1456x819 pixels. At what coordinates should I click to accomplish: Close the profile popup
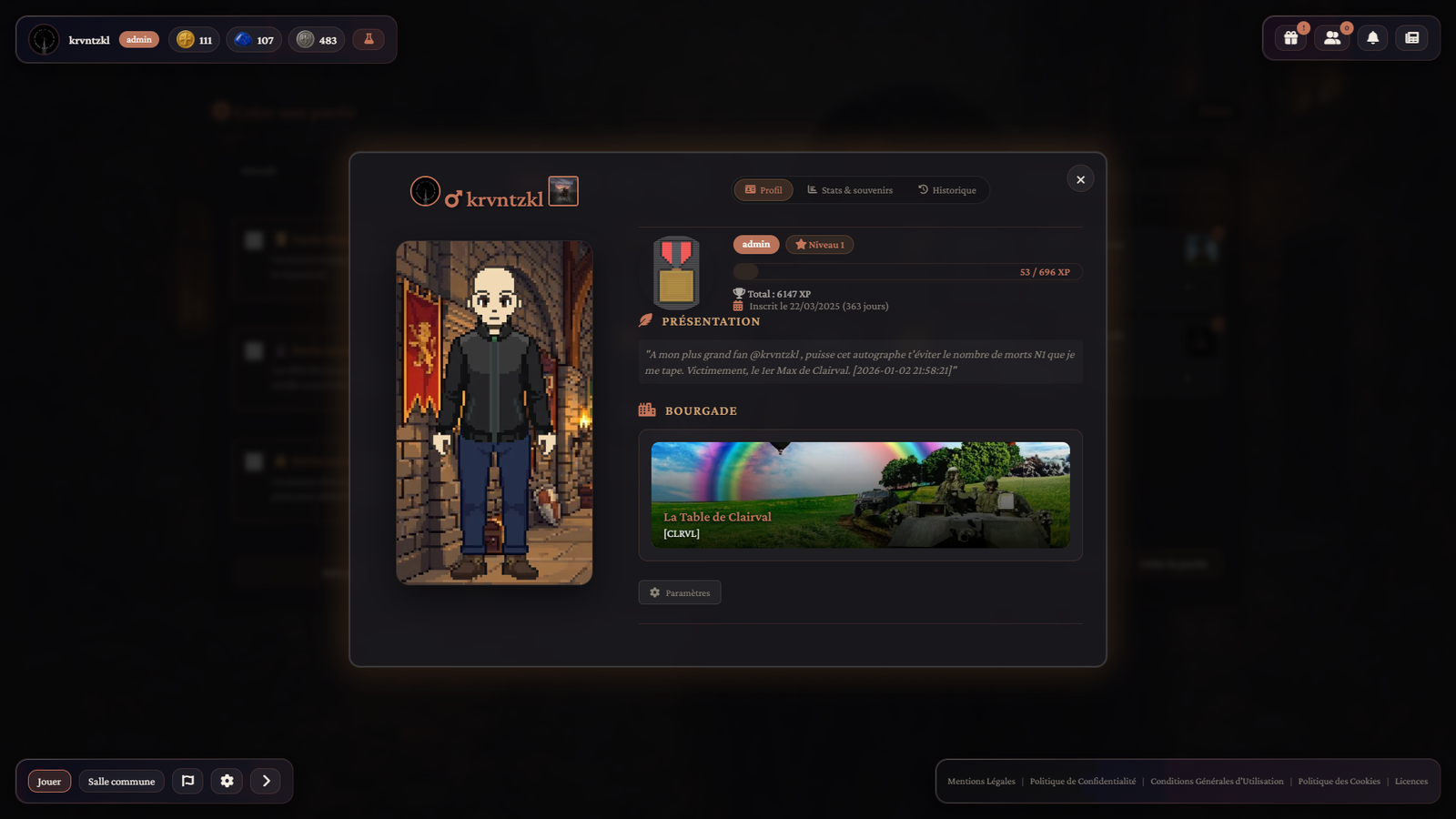coord(1080,179)
